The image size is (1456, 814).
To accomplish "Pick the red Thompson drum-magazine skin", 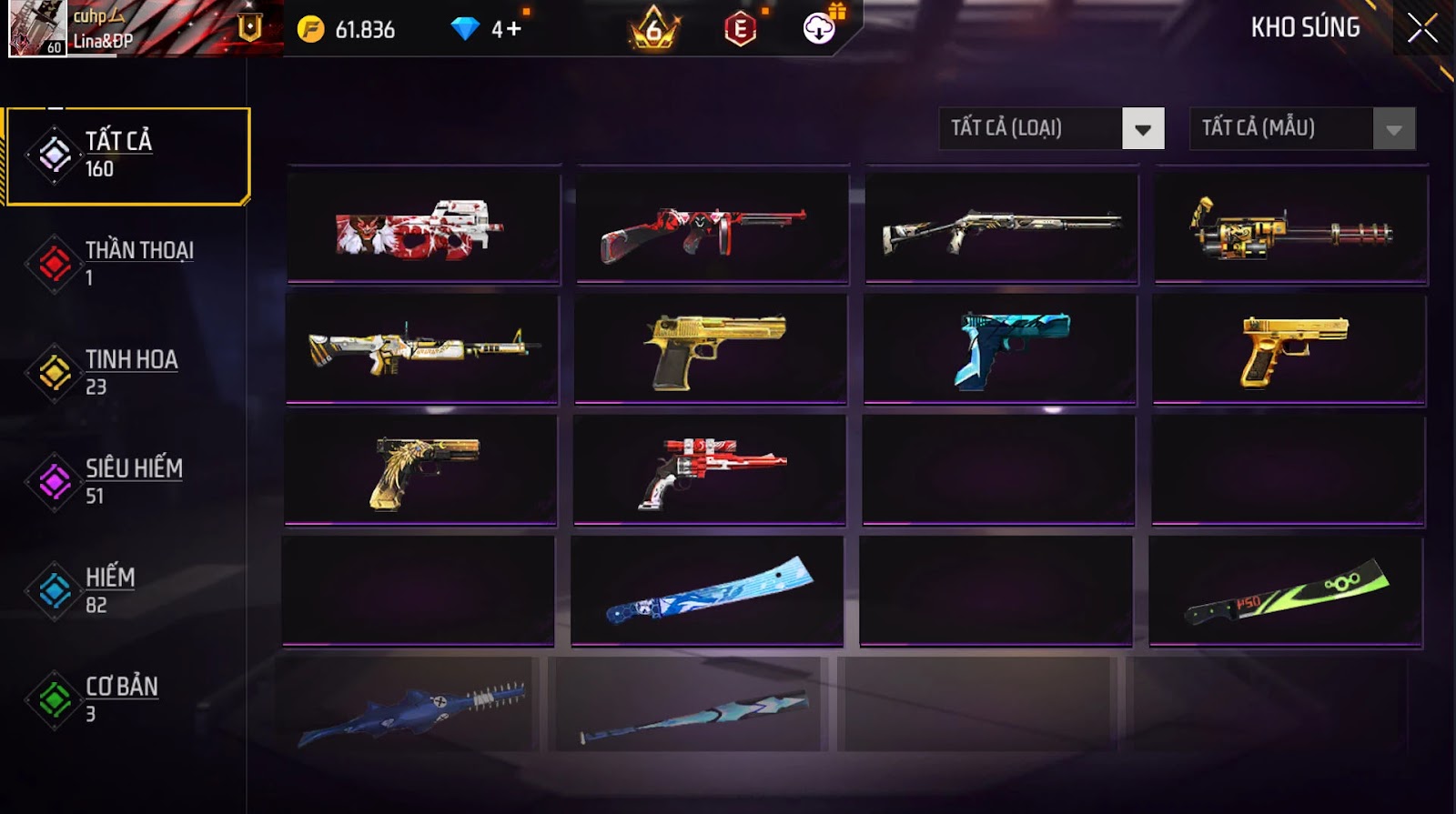I will click(713, 227).
